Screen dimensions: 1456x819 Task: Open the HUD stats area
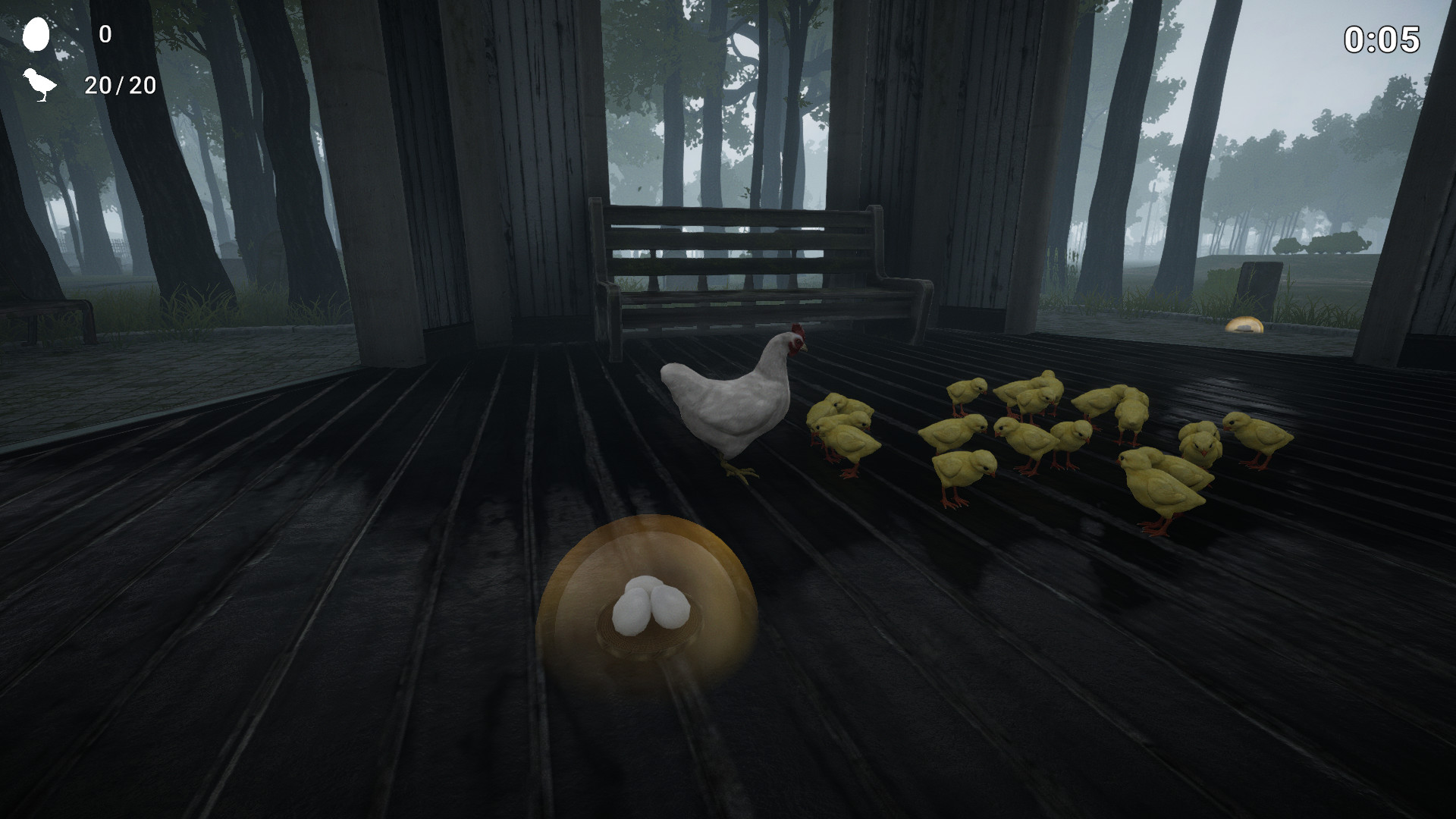(x=76, y=61)
